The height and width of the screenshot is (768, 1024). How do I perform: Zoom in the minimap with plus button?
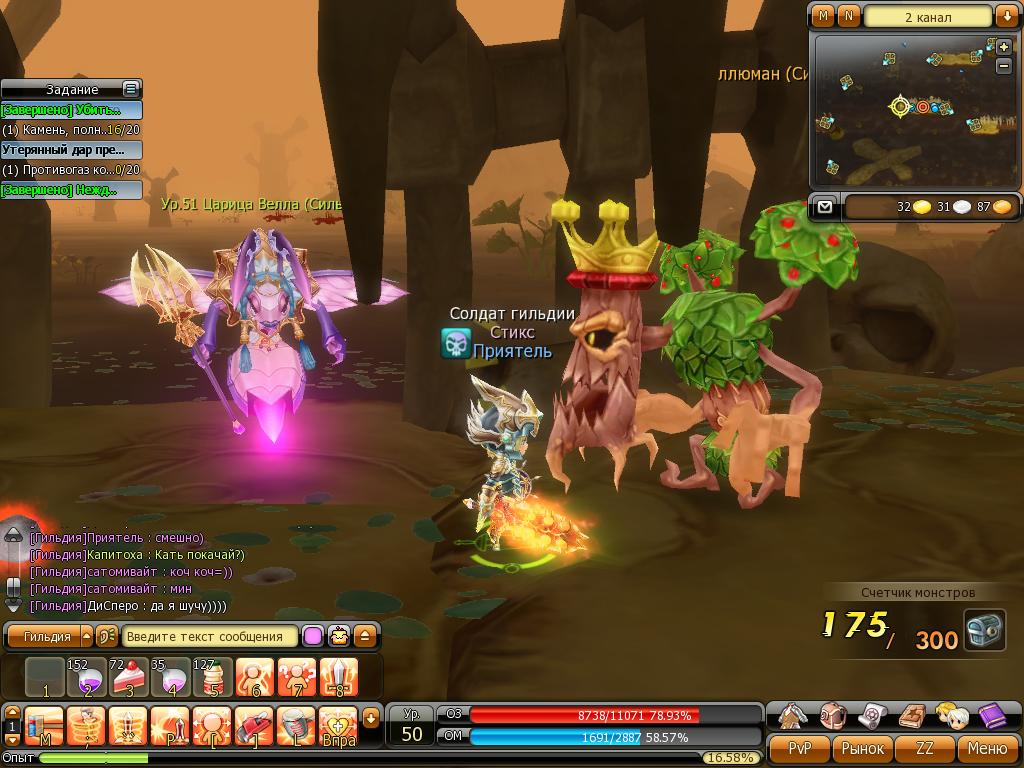(x=1003, y=47)
